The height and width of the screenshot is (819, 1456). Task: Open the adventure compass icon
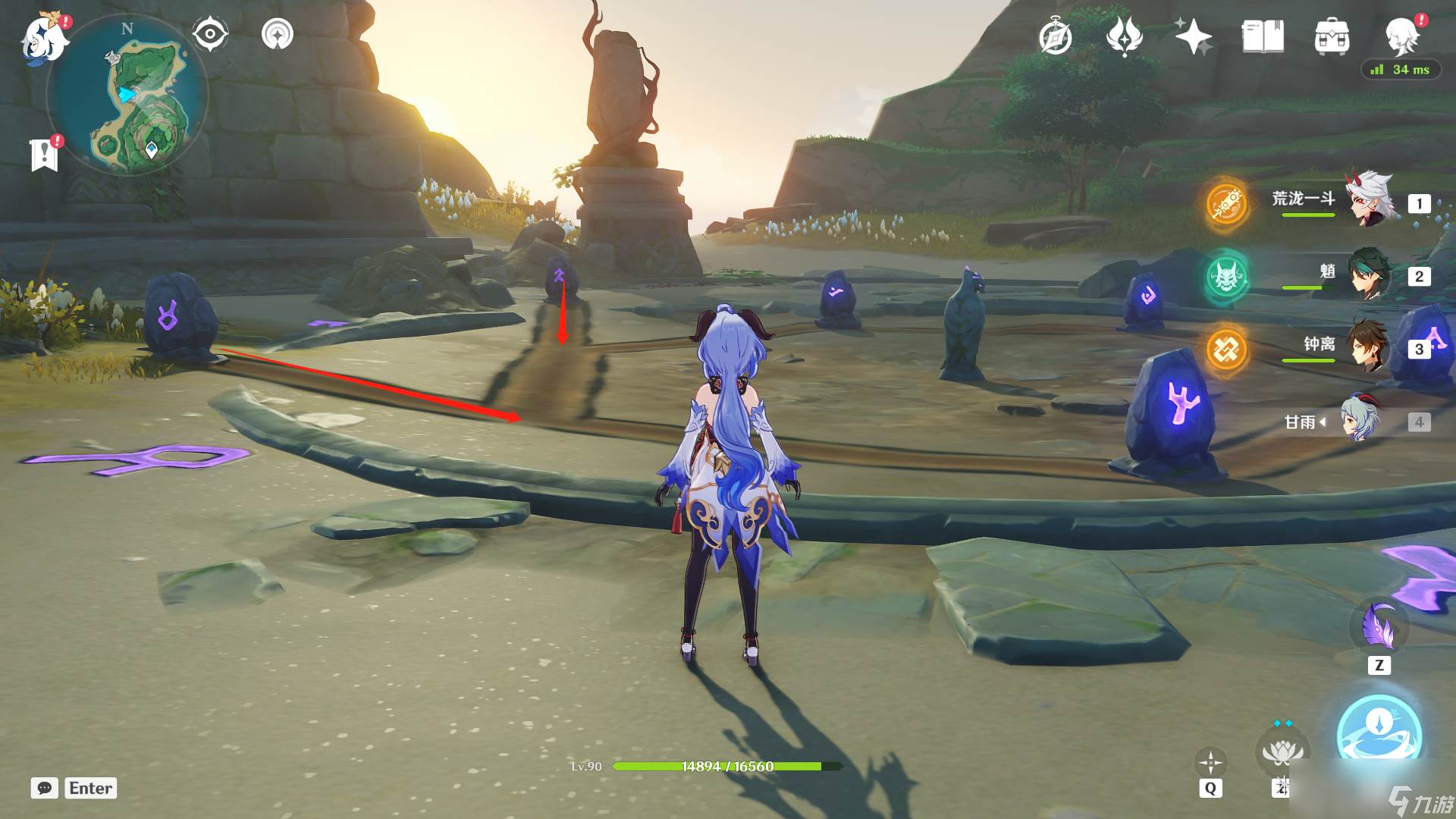1055,37
